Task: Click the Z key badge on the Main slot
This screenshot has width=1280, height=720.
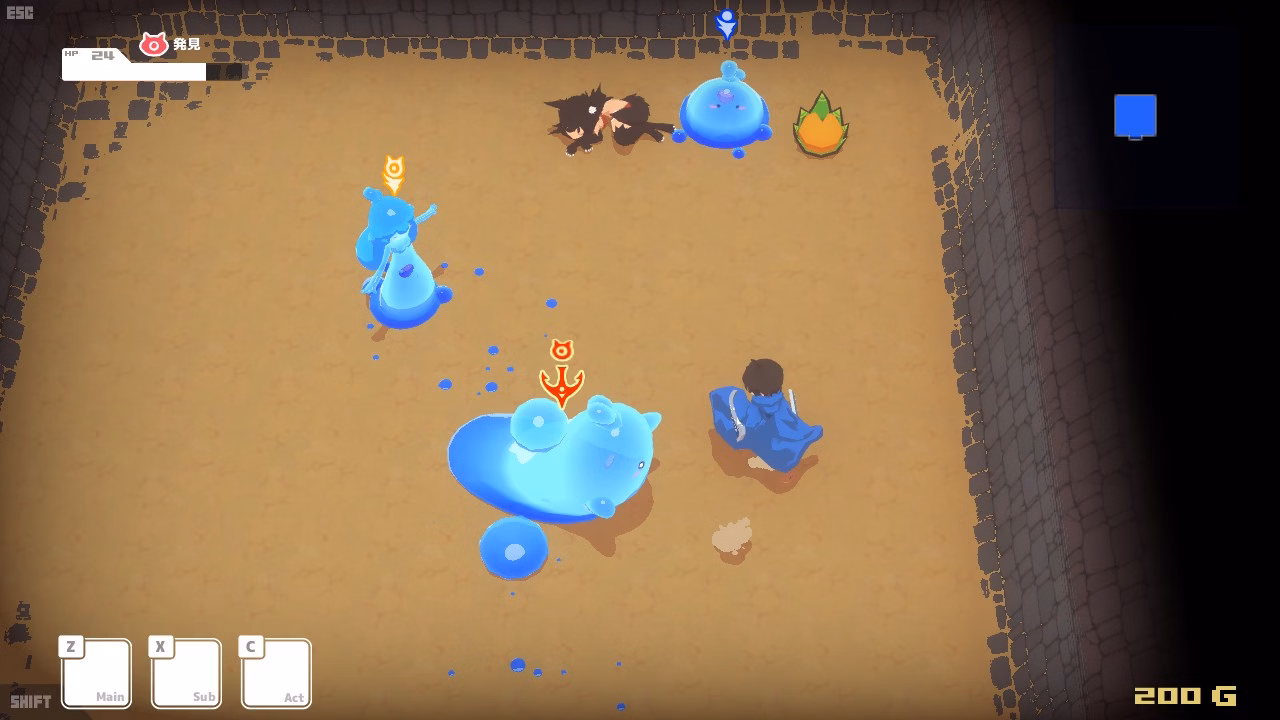Action: click(70, 647)
